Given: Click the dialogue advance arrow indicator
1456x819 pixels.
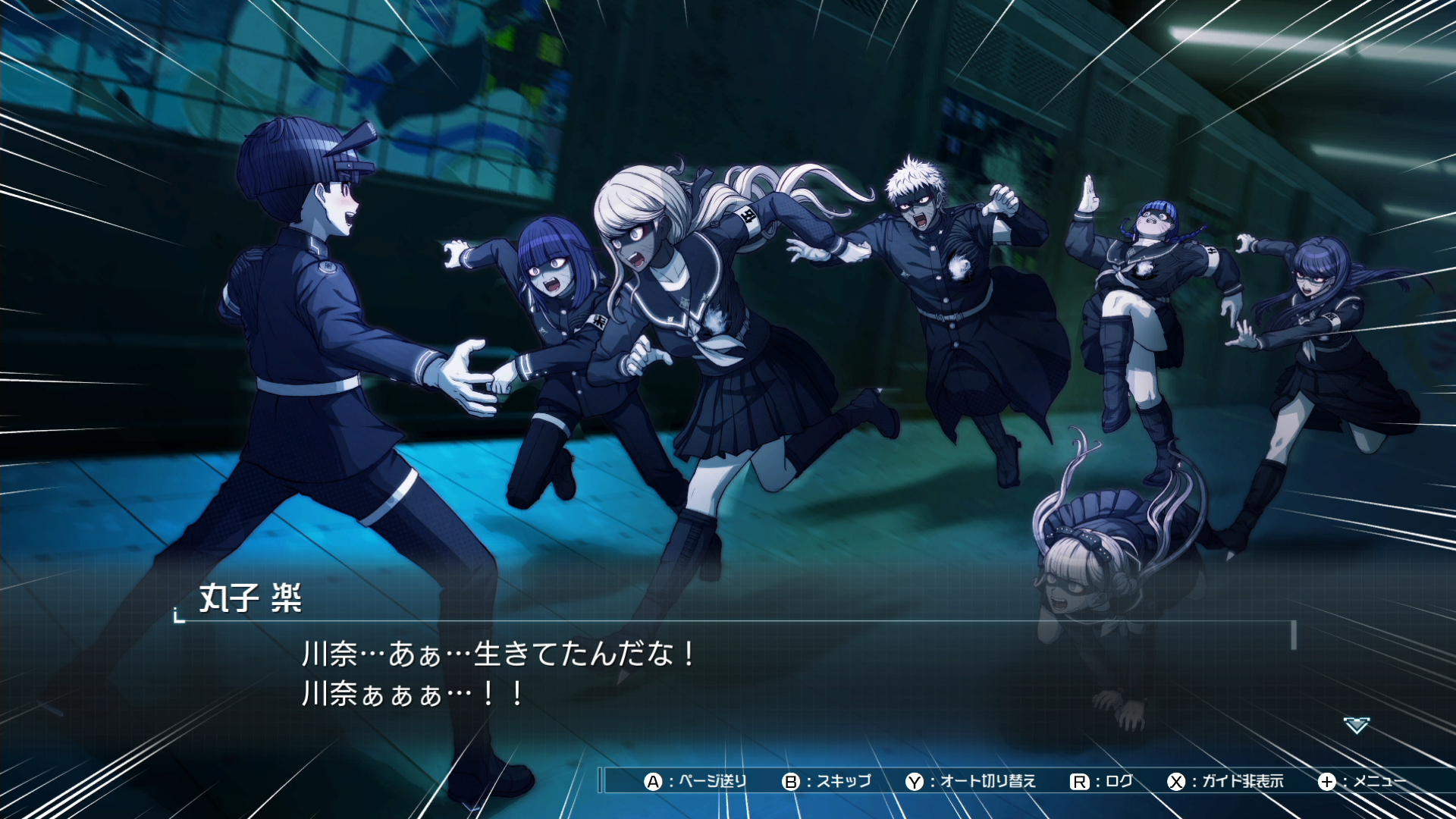Looking at the screenshot, I should tap(1356, 726).
